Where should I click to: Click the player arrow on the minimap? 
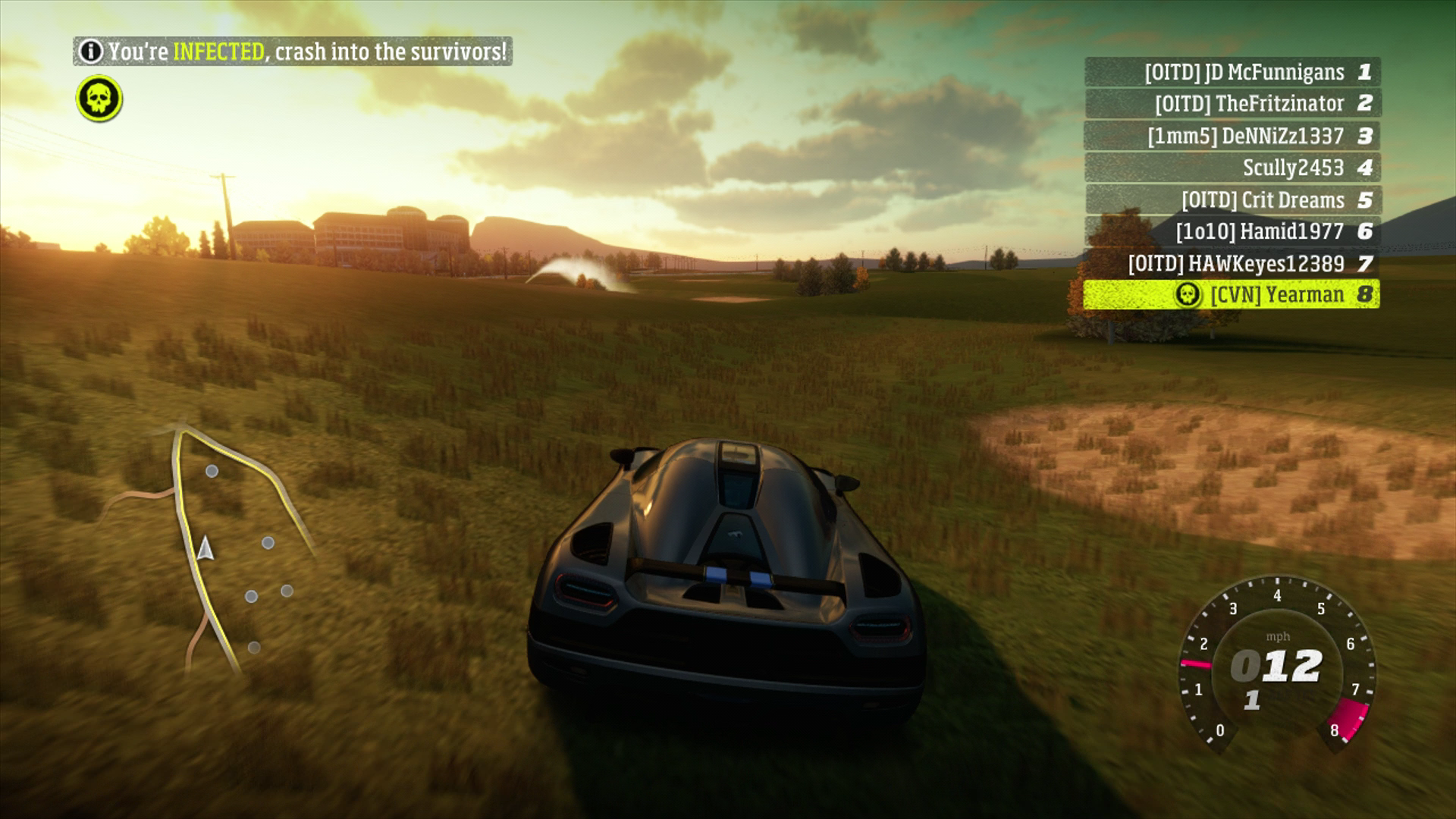pos(204,548)
